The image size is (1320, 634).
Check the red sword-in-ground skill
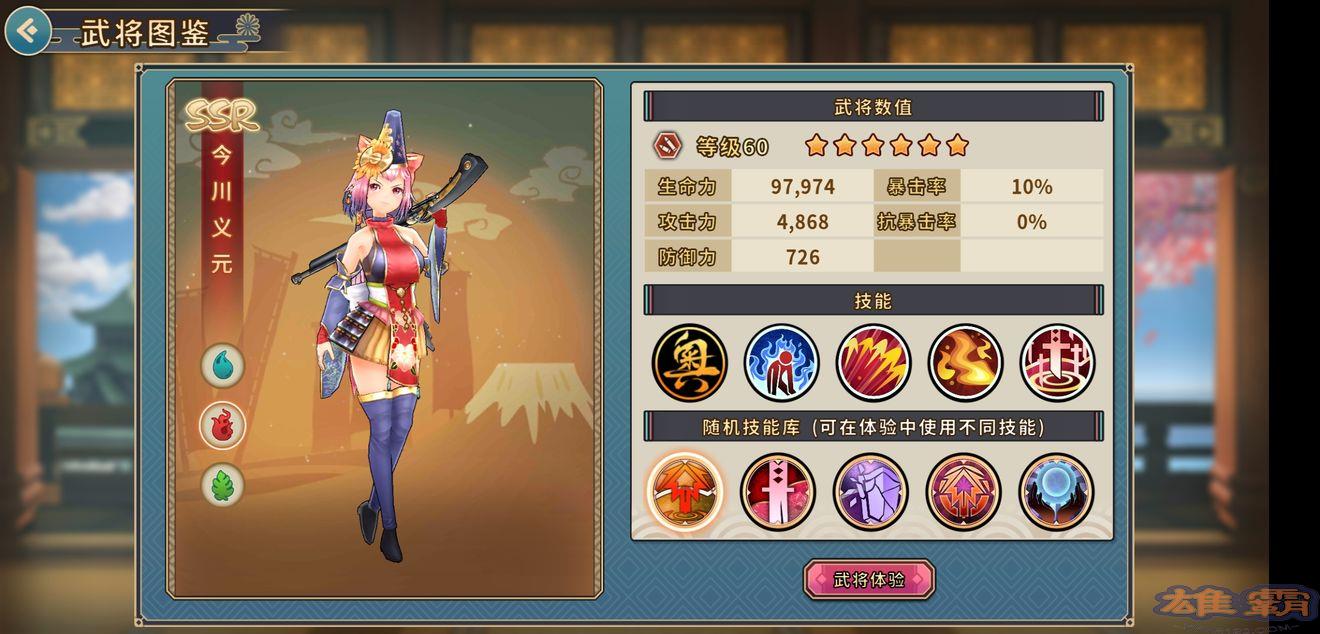click(1057, 361)
